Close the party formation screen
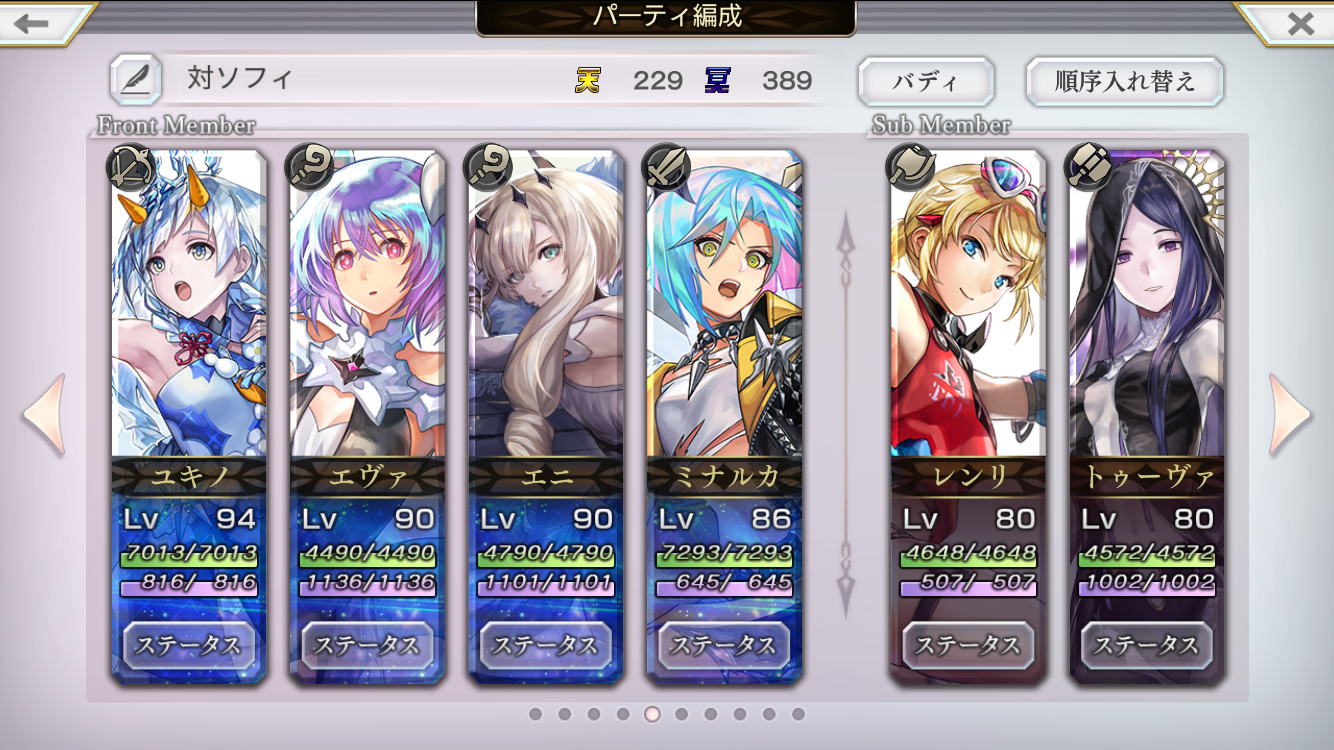 pos(1299,22)
